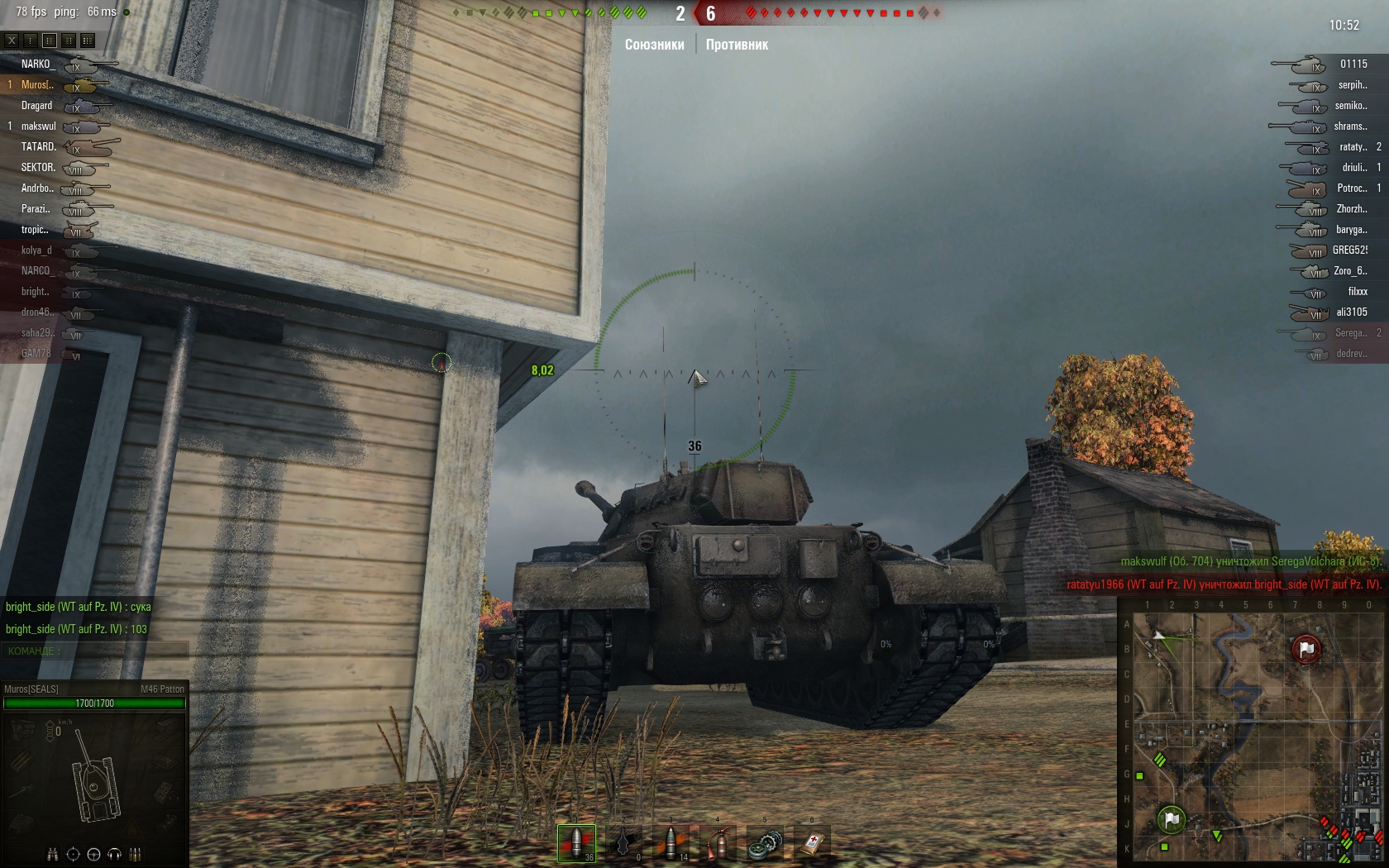Select the high-explosive shell with 14 rounds
The height and width of the screenshot is (868, 1389).
671,842
